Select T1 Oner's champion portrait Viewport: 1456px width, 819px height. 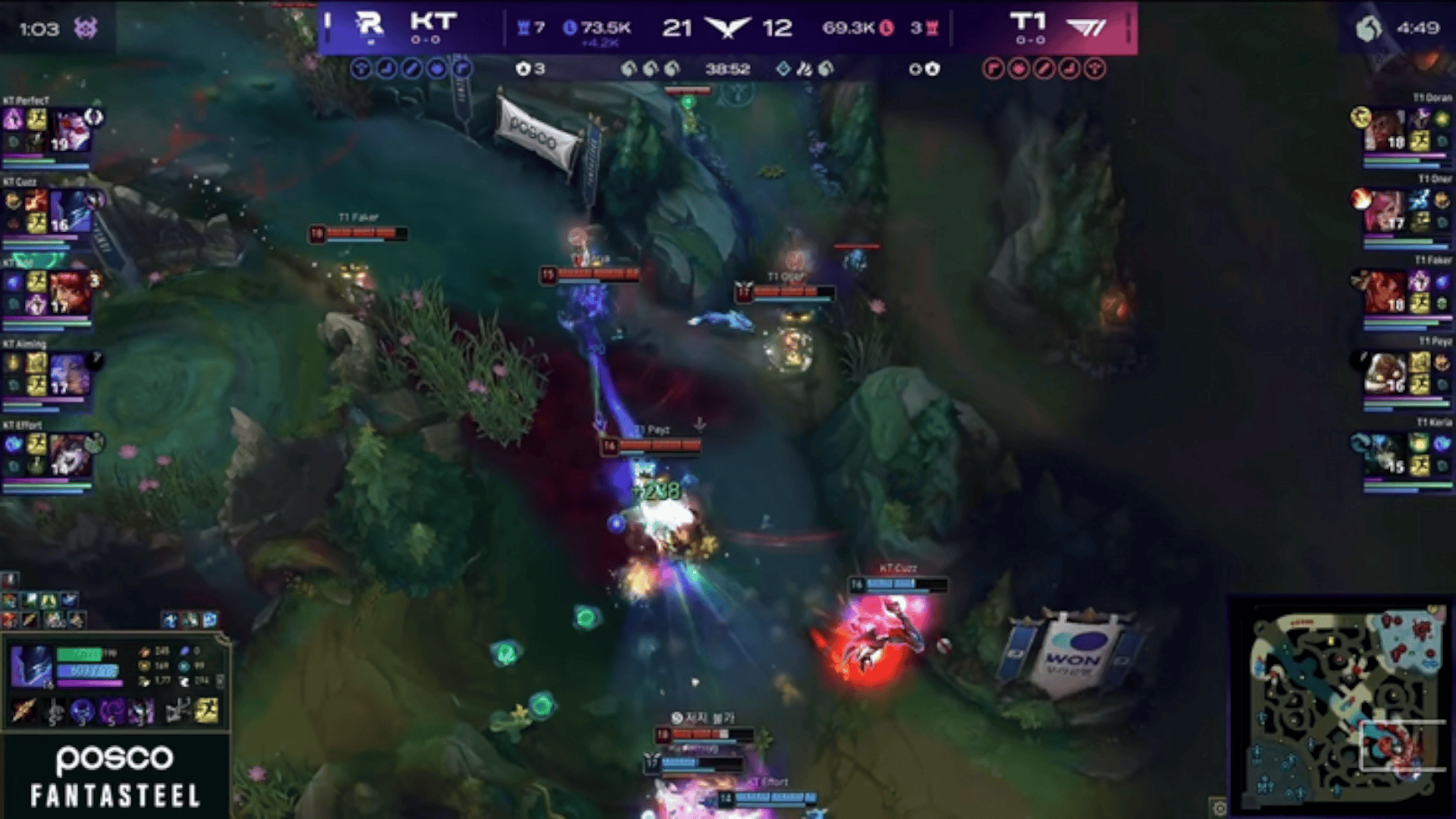pyautogui.click(x=1385, y=212)
